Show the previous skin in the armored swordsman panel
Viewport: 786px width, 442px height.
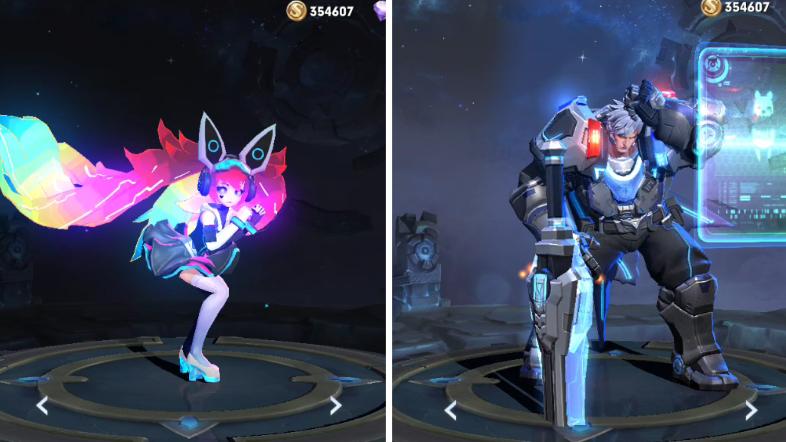tap(450, 408)
